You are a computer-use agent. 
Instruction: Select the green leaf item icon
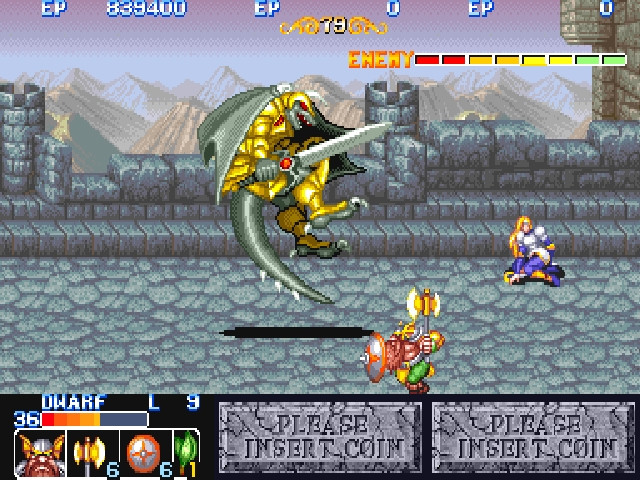(x=184, y=450)
